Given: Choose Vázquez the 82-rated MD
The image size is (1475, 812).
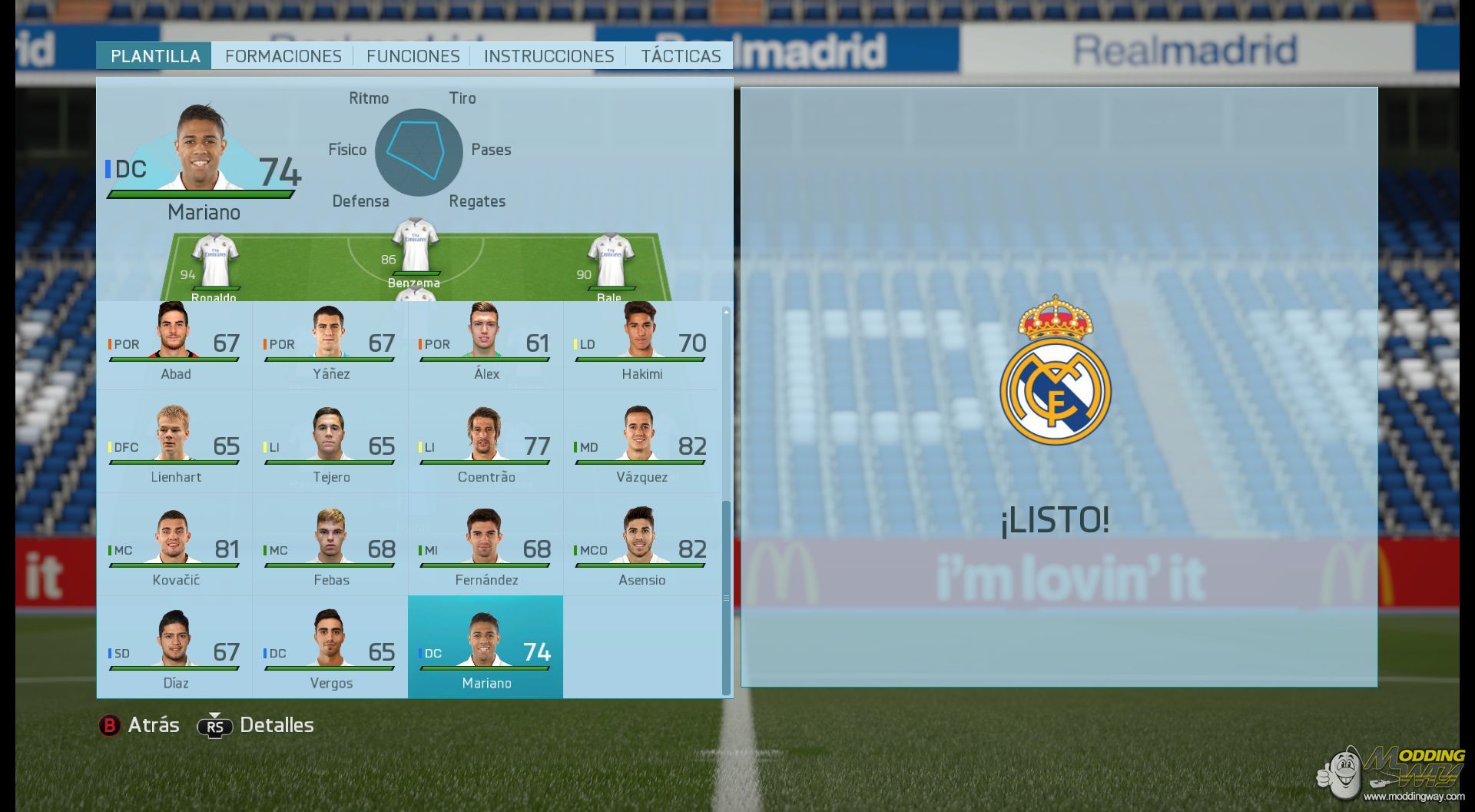Looking at the screenshot, I should (641, 449).
